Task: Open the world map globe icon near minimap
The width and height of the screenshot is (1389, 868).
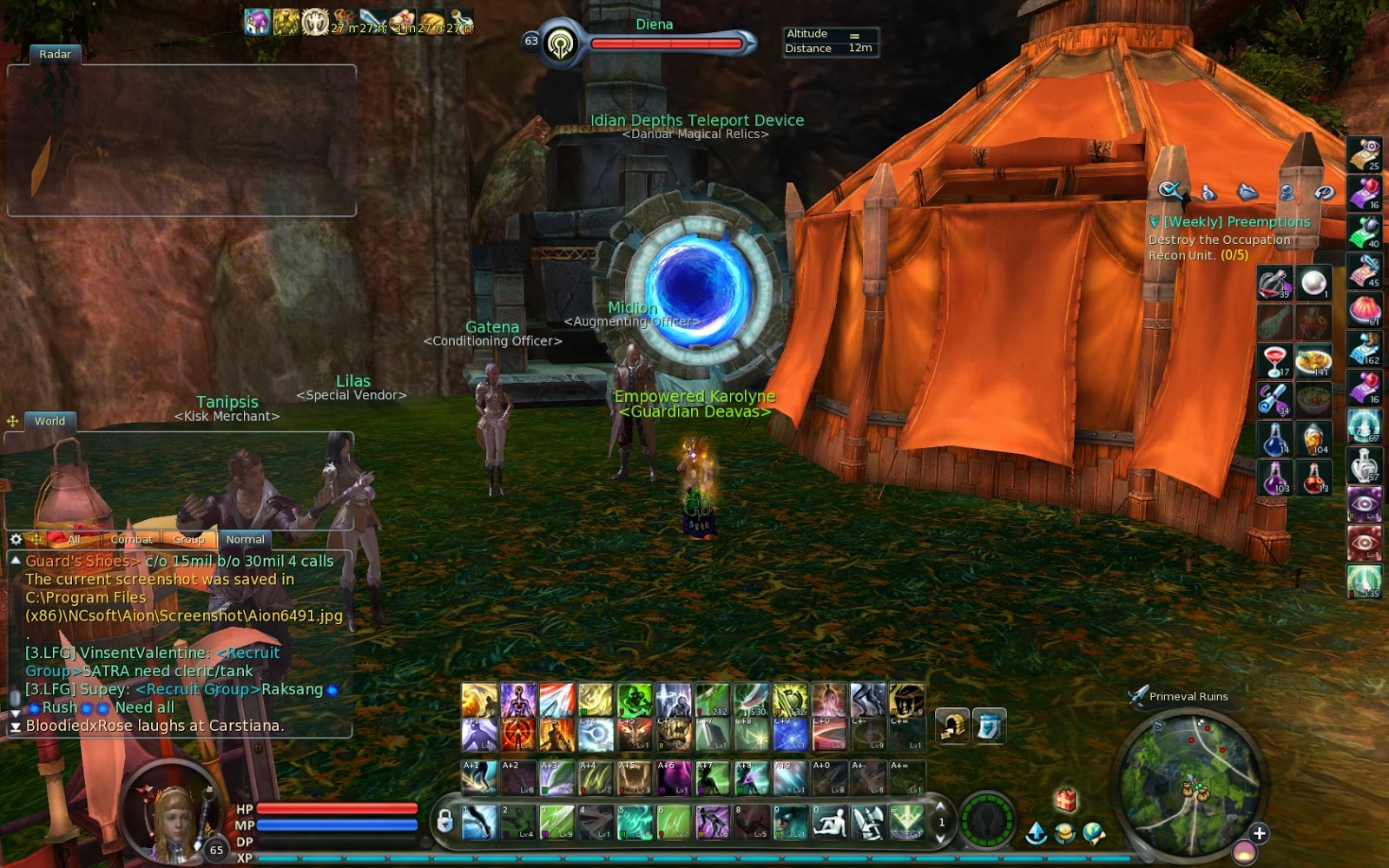Action: tap(1092, 831)
